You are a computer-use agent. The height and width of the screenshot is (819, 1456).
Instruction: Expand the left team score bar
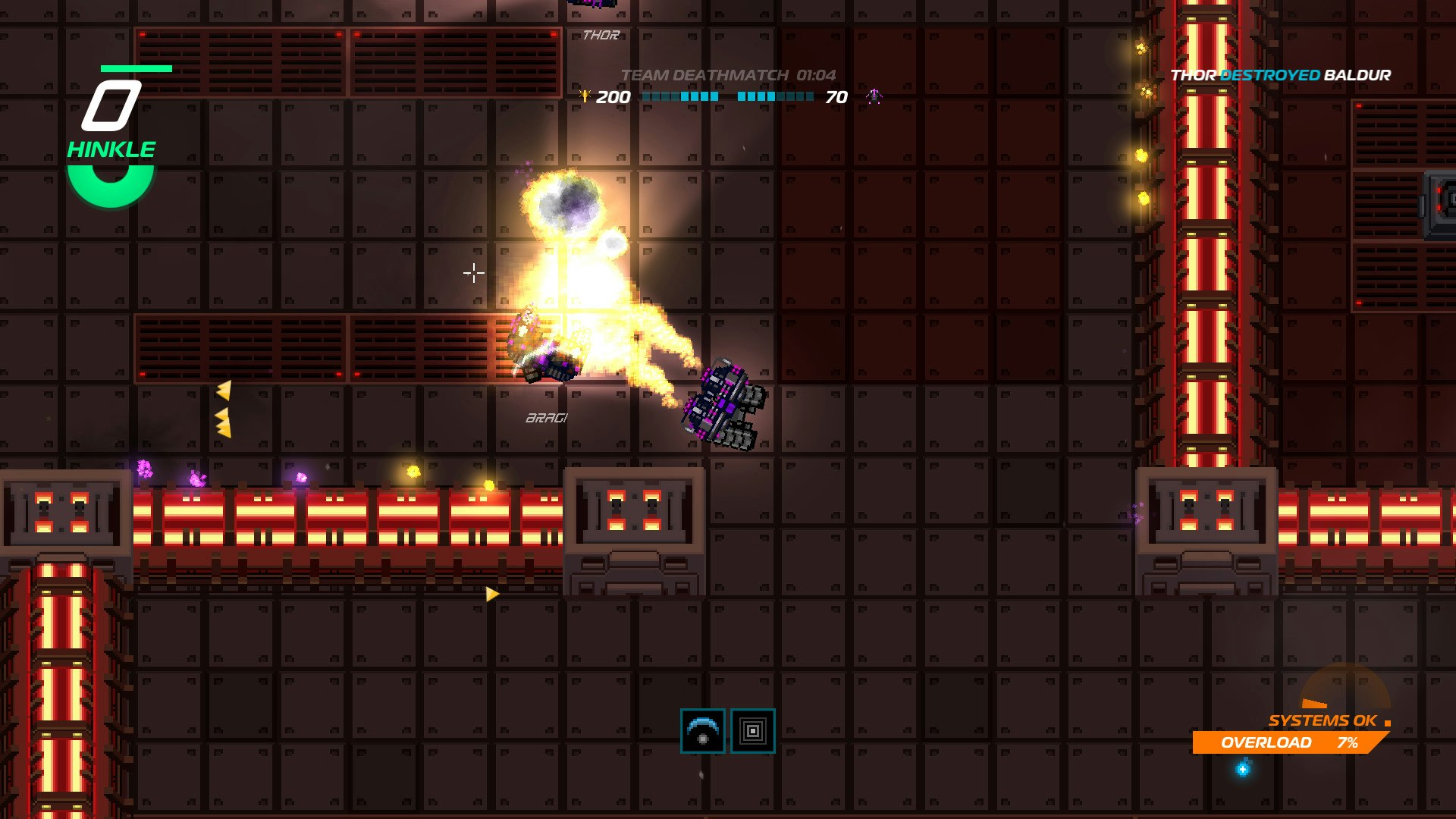tap(679, 97)
